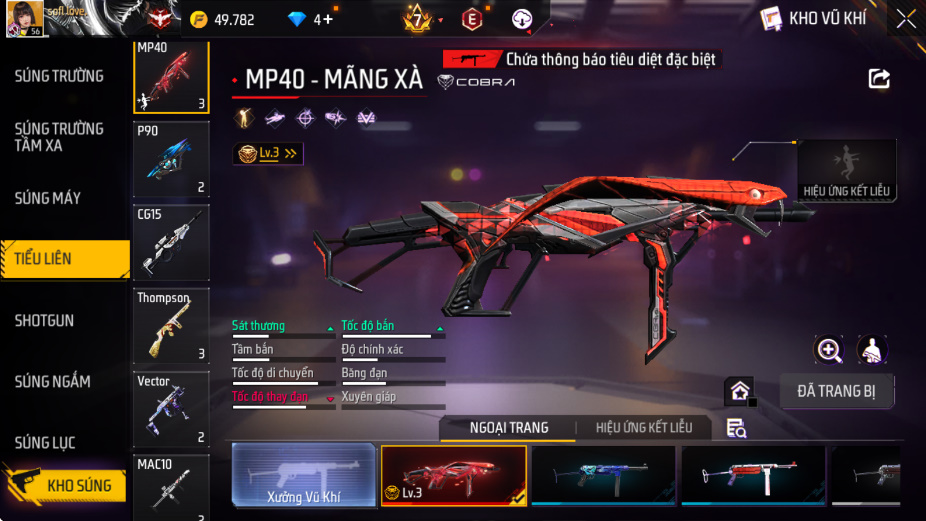Select the Vector weapon thumbnail
The height and width of the screenshot is (521, 926).
click(x=171, y=409)
